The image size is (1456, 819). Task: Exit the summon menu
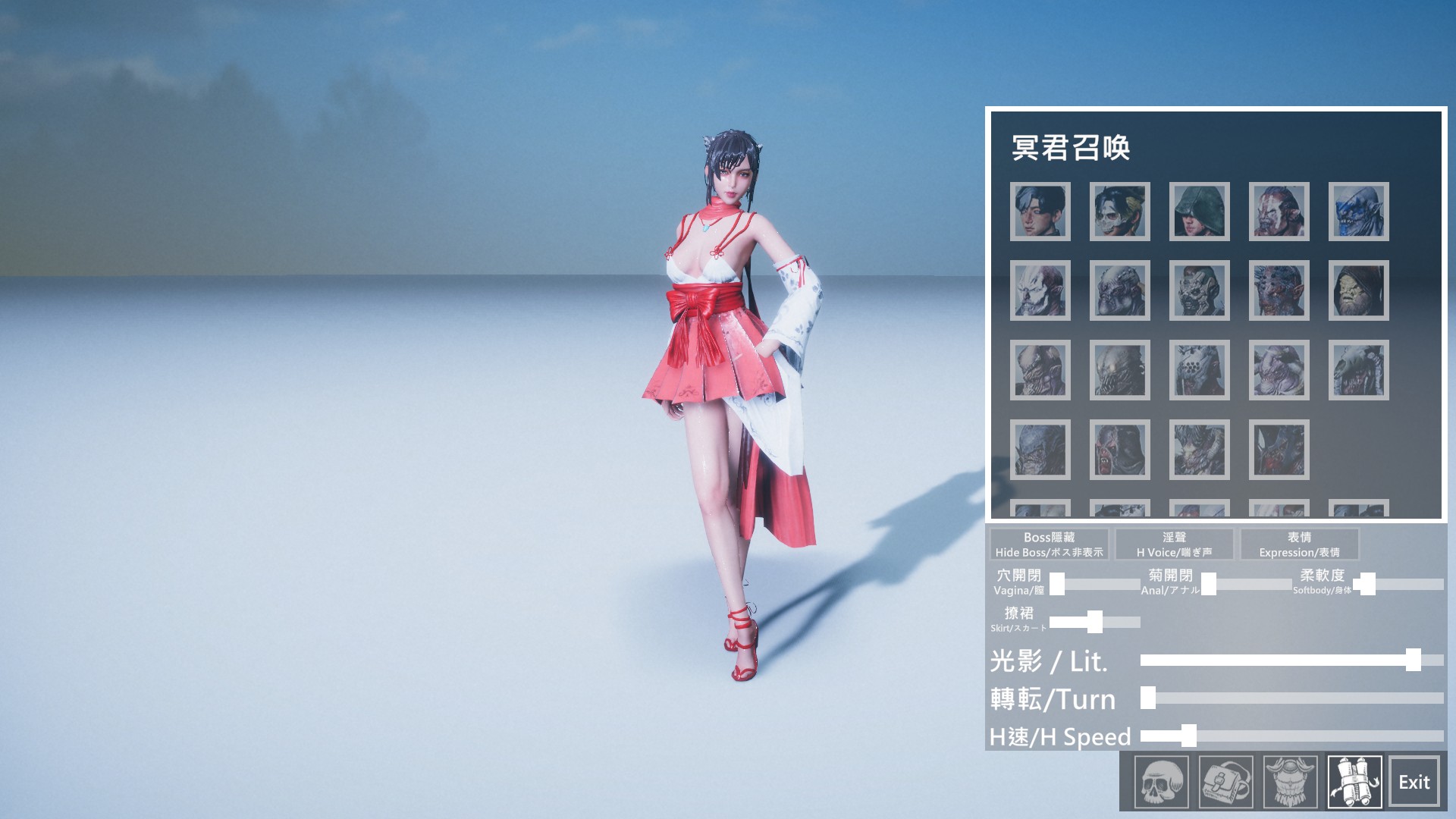pos(1414,782)
